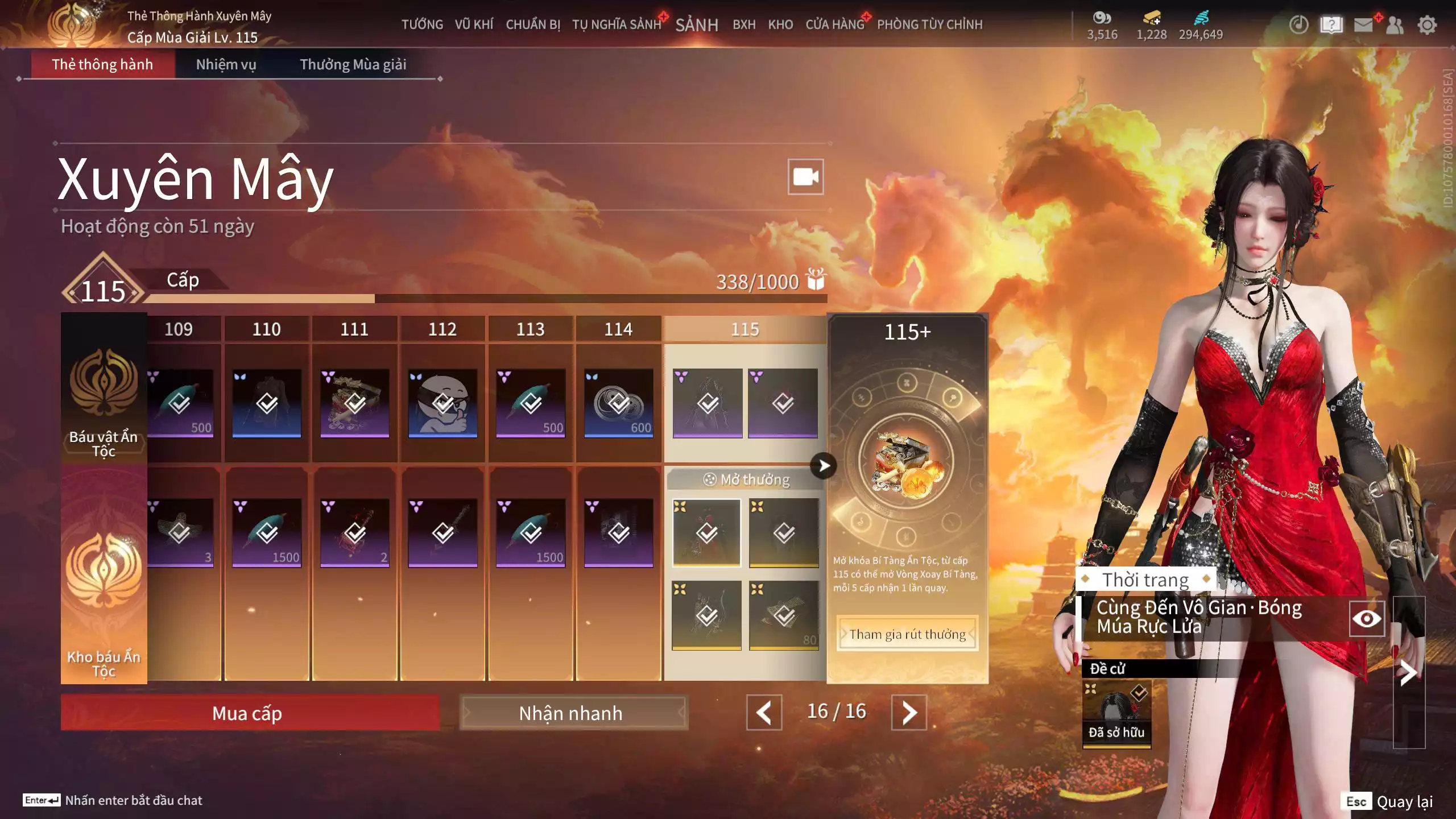Play the battle pass preview video

805,177
